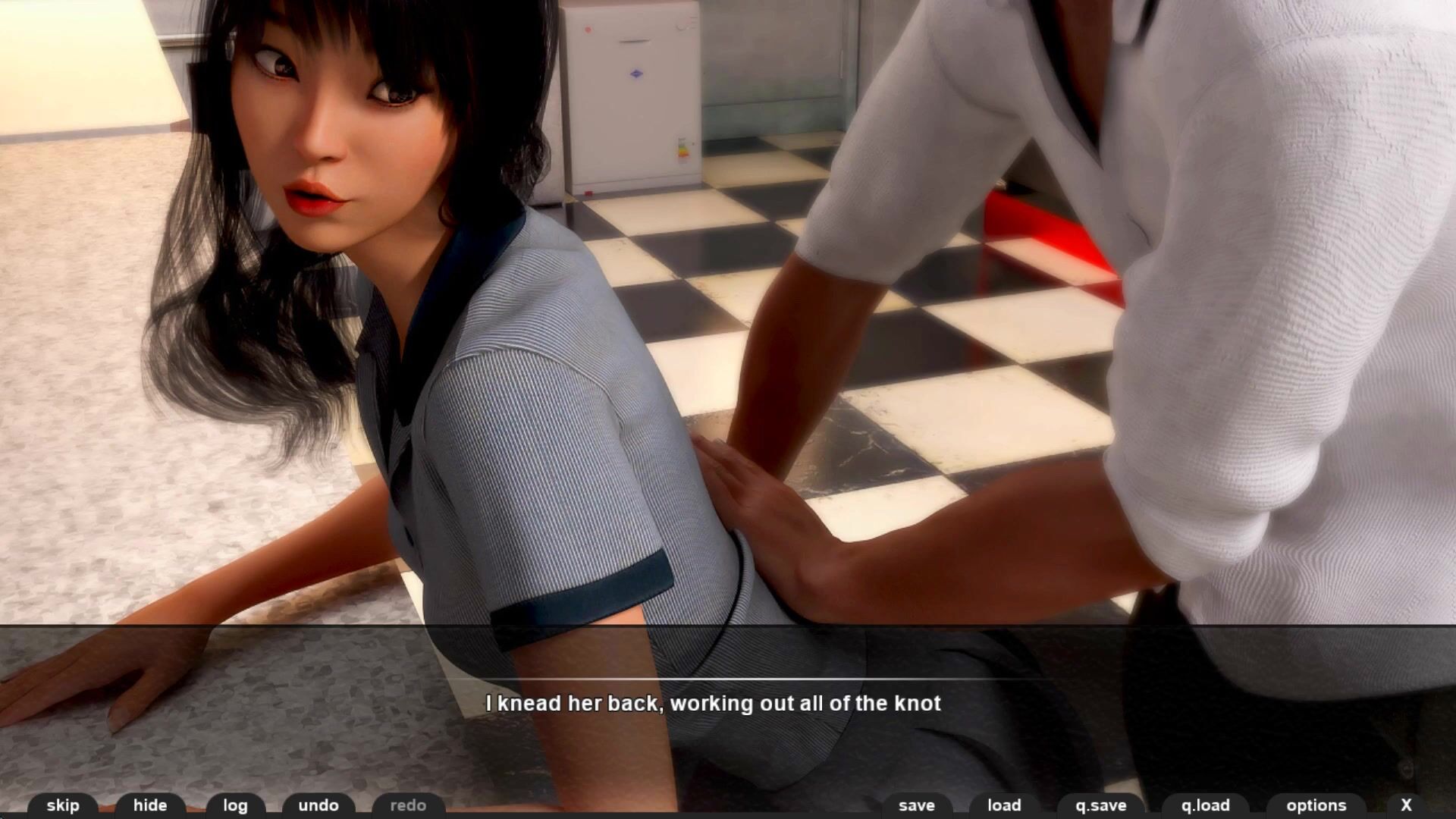The width and height of the screenshot is (1456, 819).
Task: Undo the last dialogue line
Action: (x=318, y=805)
